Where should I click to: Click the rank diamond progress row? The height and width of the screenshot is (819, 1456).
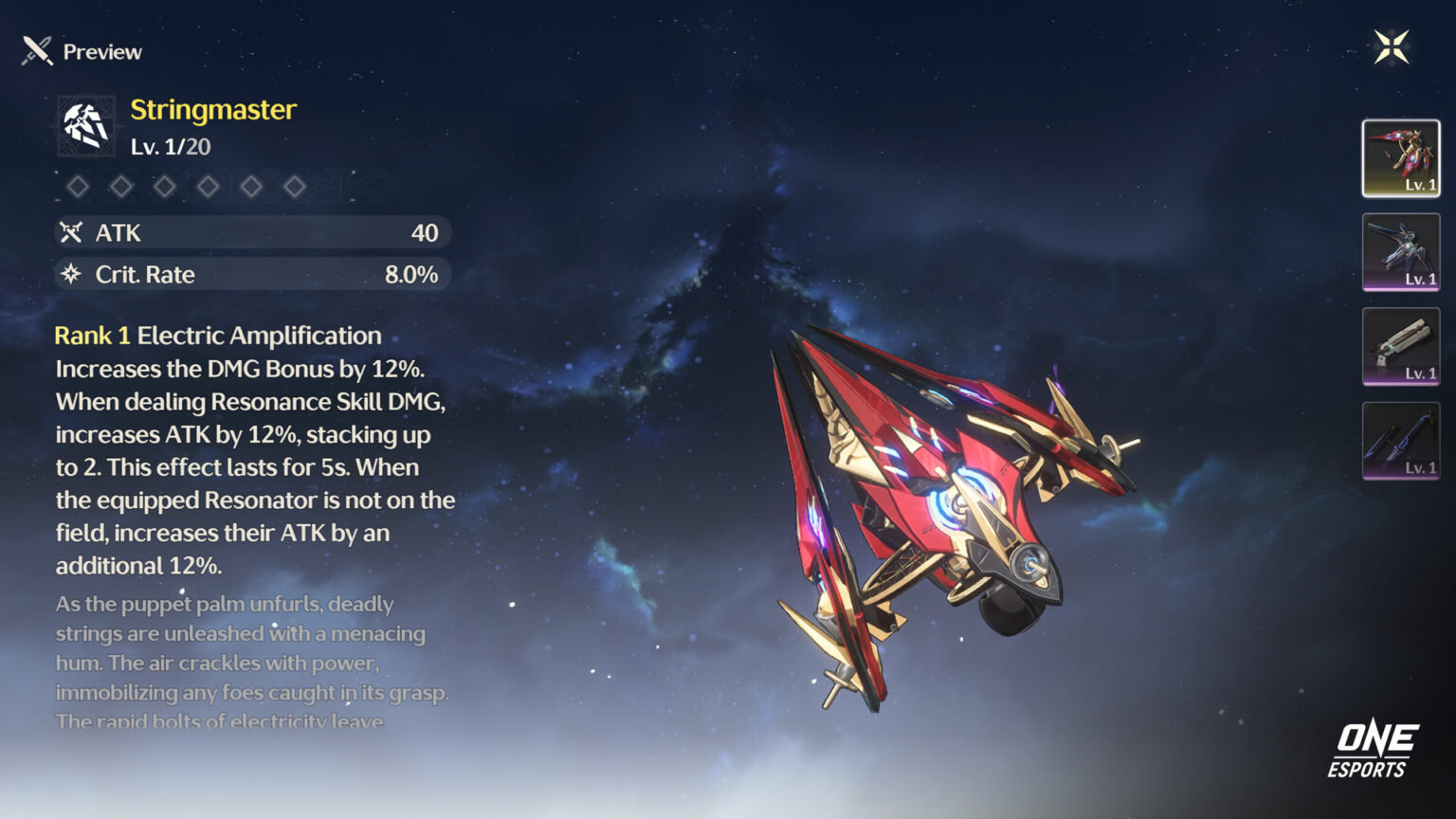(188, 186)
